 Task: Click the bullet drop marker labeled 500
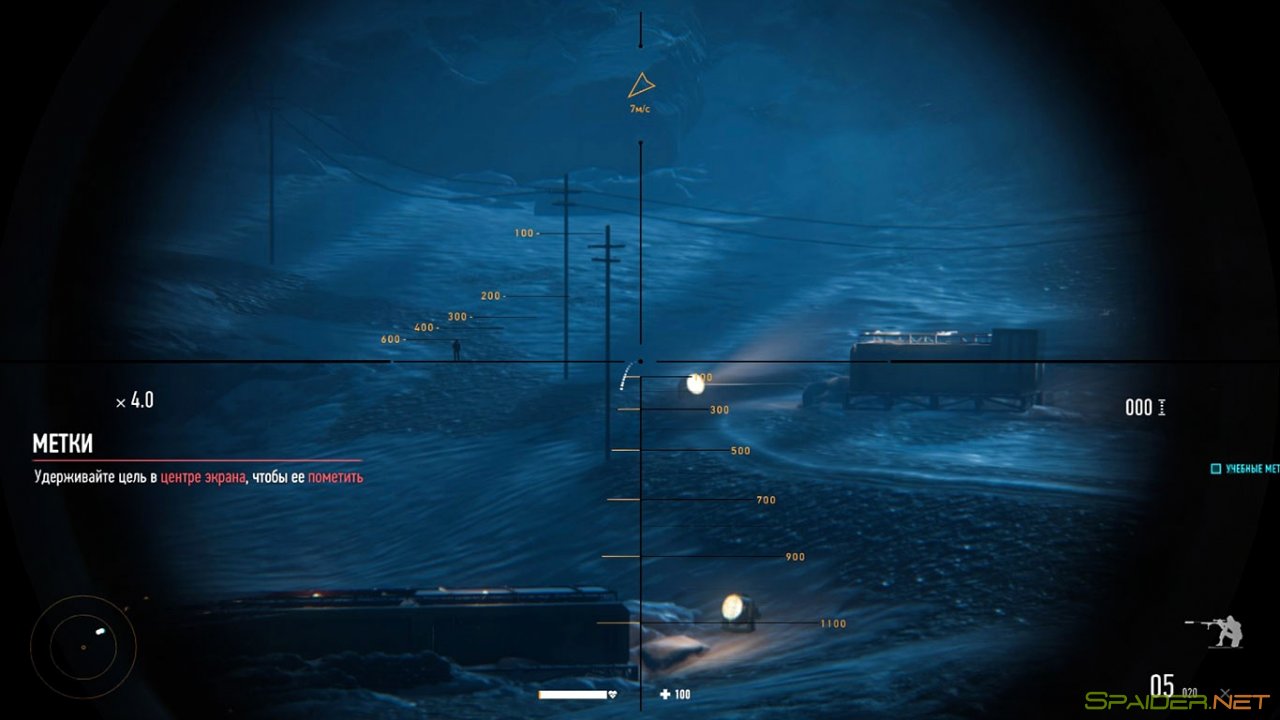tap(739, 450)
